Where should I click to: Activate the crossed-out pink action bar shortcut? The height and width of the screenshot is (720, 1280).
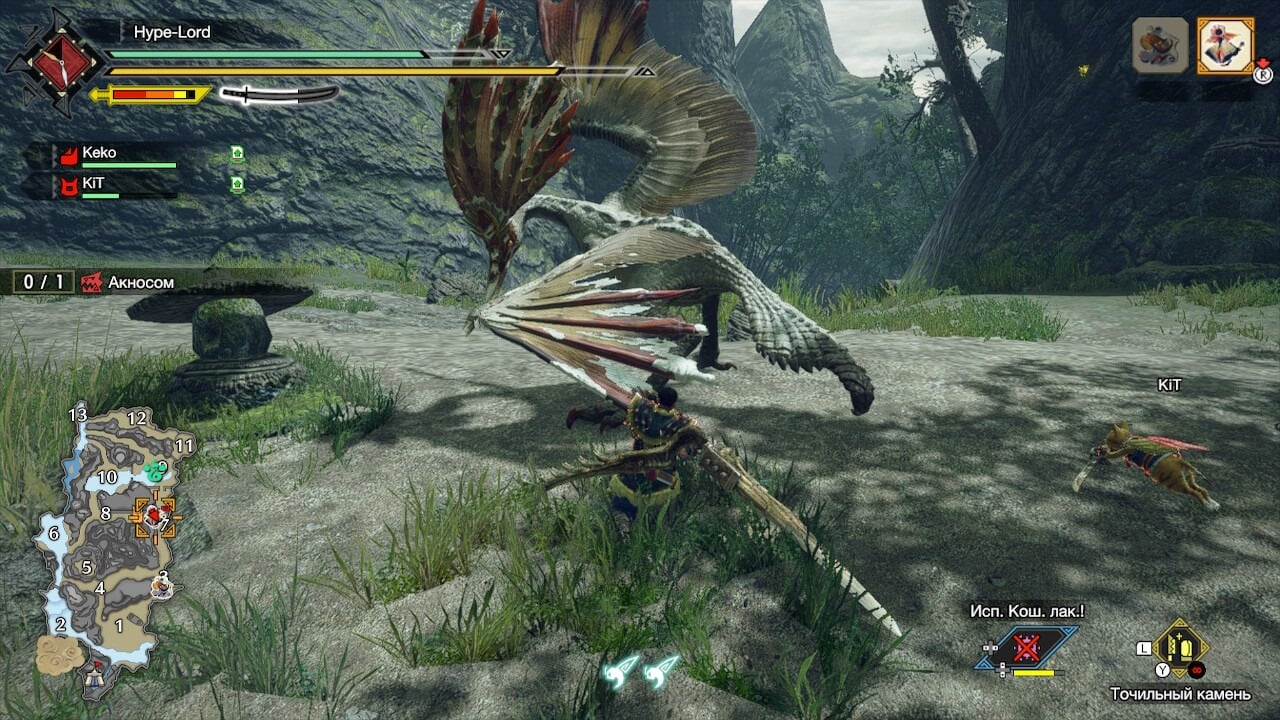(1026, 649)
